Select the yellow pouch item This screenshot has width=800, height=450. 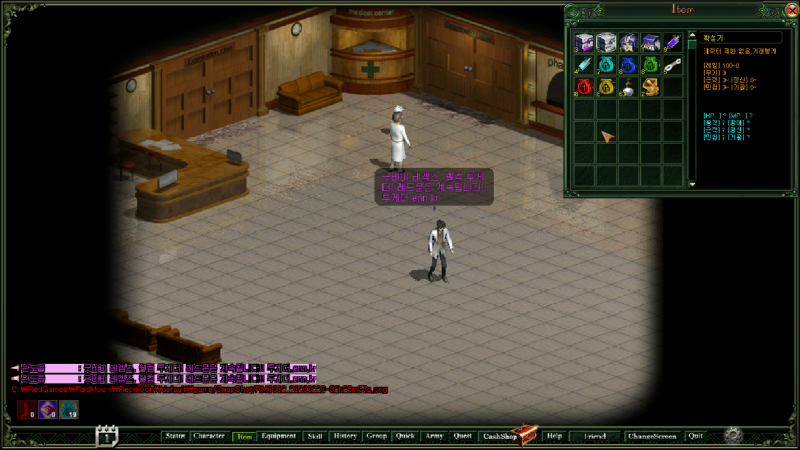click(x=605, y=87)
